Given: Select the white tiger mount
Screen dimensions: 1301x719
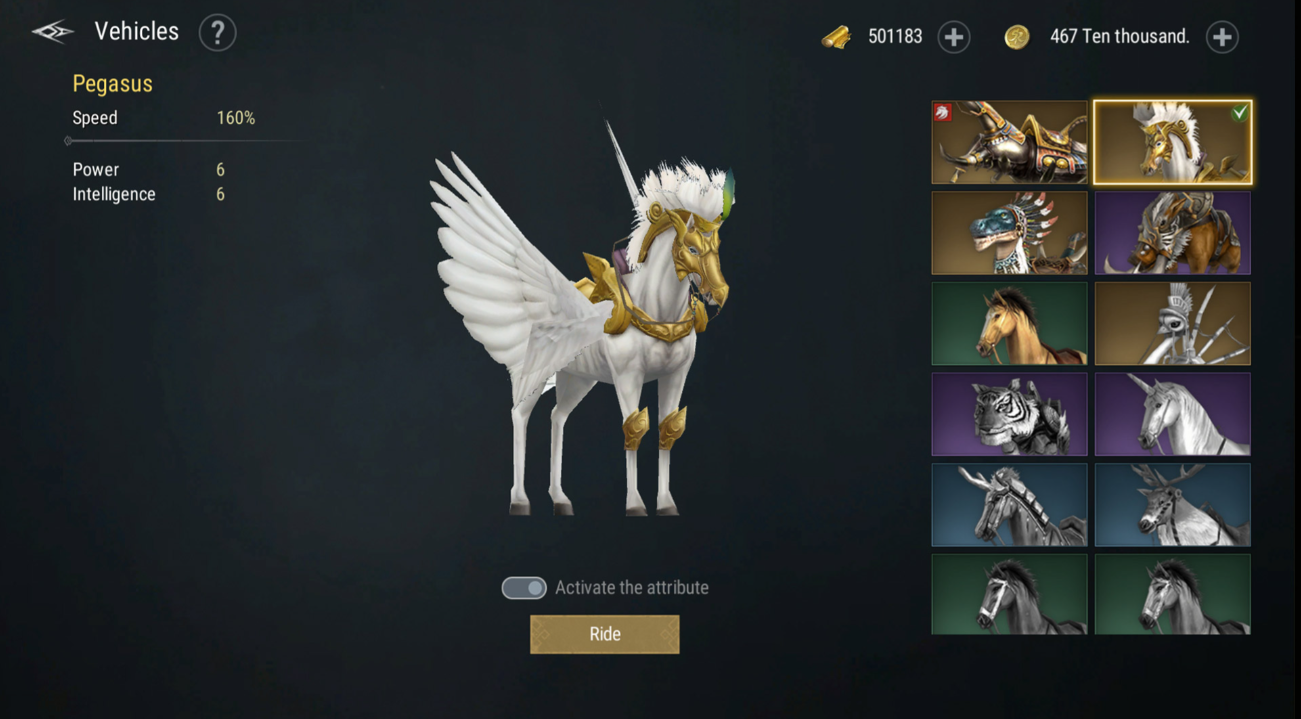Looking at the screenshot, I should 1009,414.
